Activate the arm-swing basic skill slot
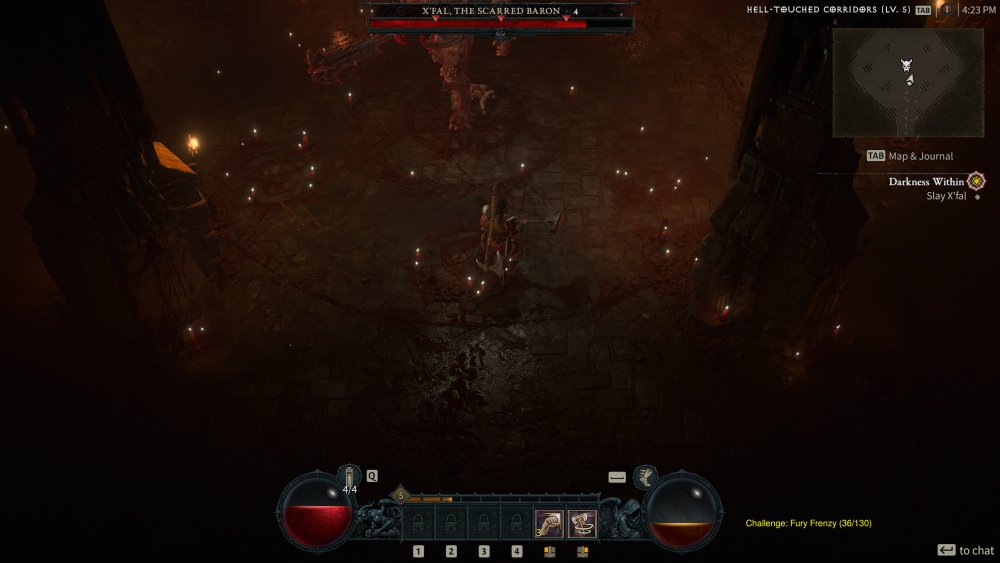Image resolution: width=1000 pixels, height=563 pixels. point(548,523)
